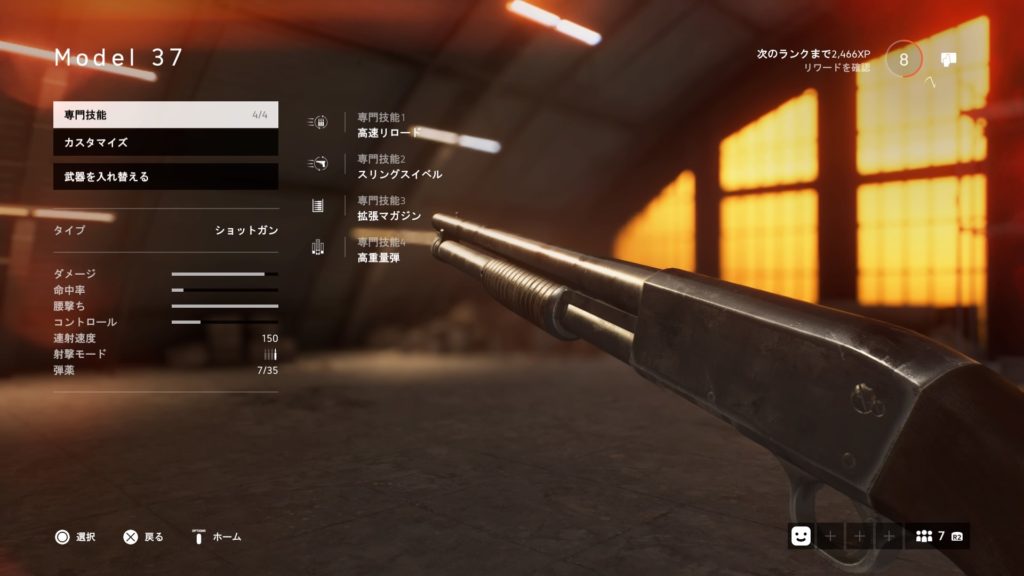Screen dimensions: 1024x576
Task: Click the smiley face player avatar
Action: point(800,536)
